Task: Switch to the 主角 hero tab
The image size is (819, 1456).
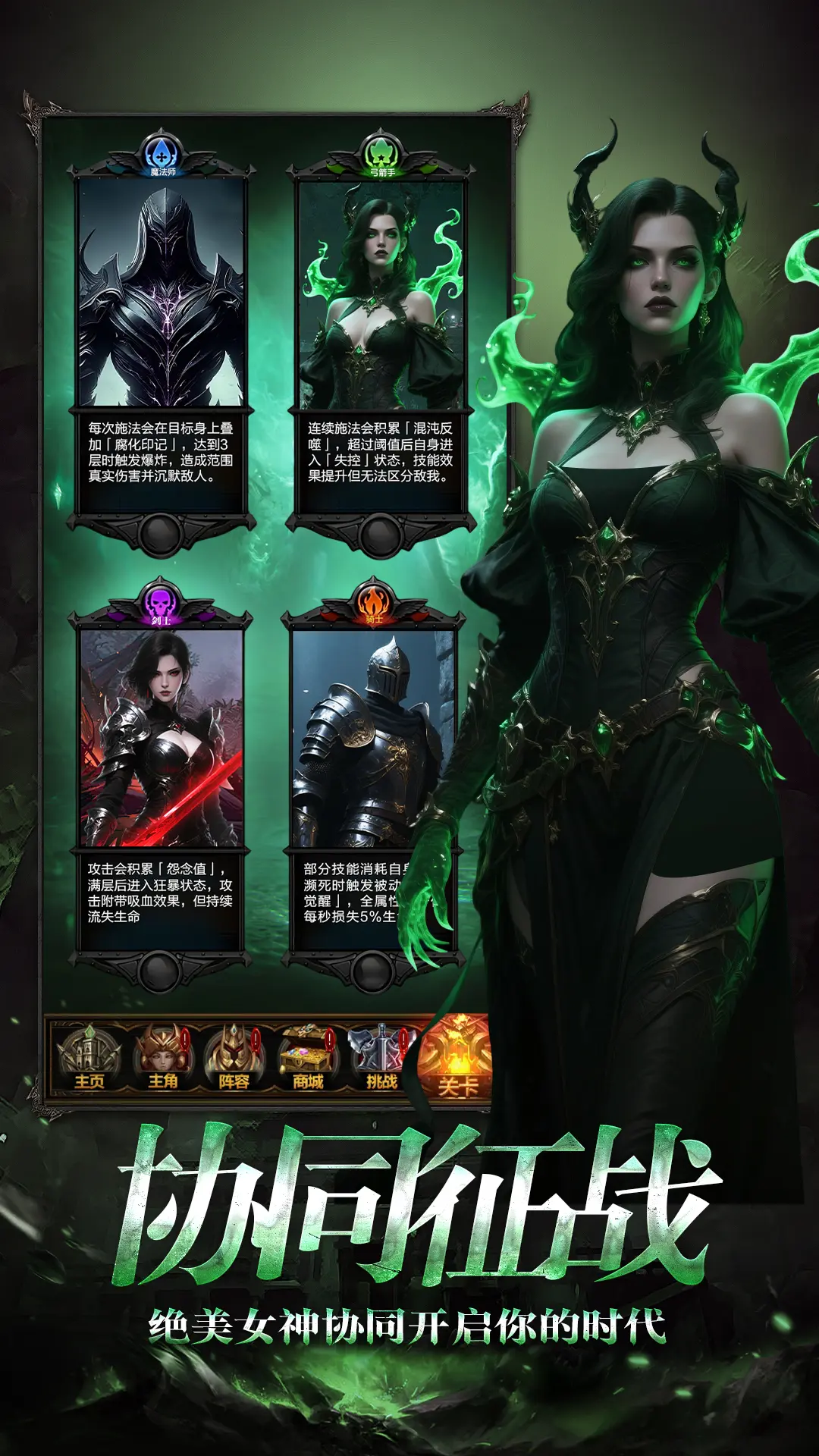Action: [162, 1058]
